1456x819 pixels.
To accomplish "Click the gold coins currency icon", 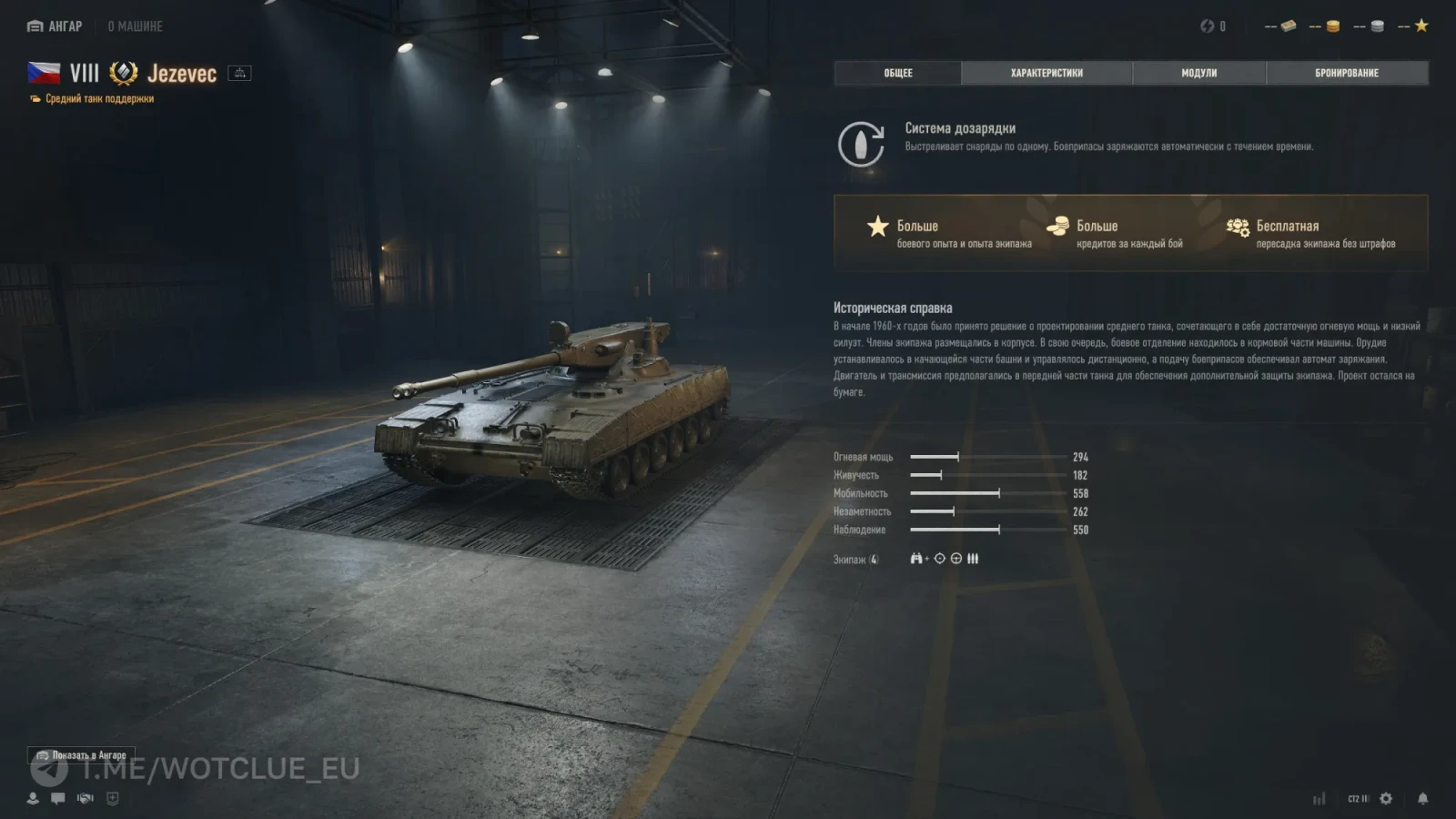I will point(1332,26).
